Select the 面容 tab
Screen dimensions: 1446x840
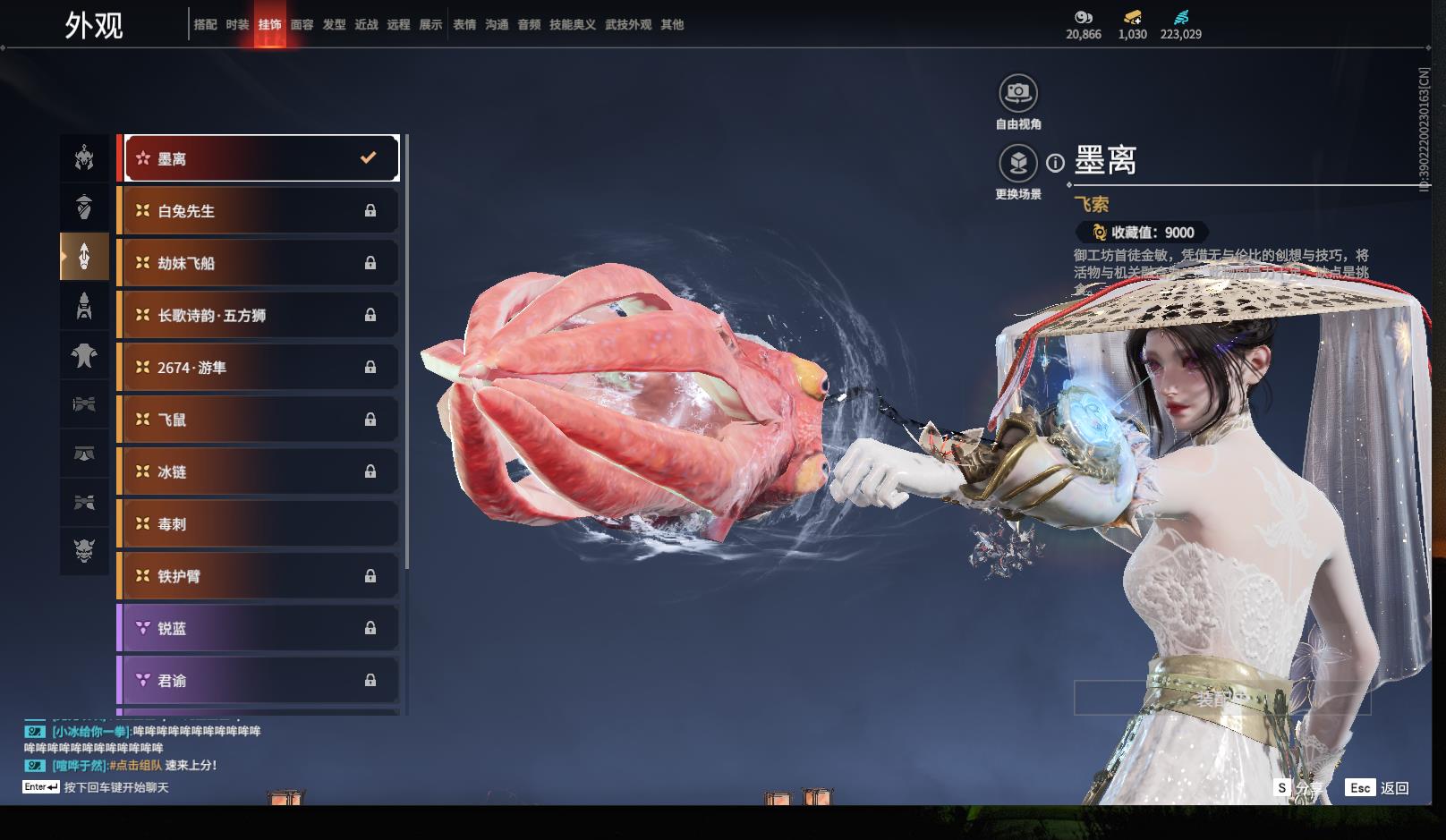point(302,25)
